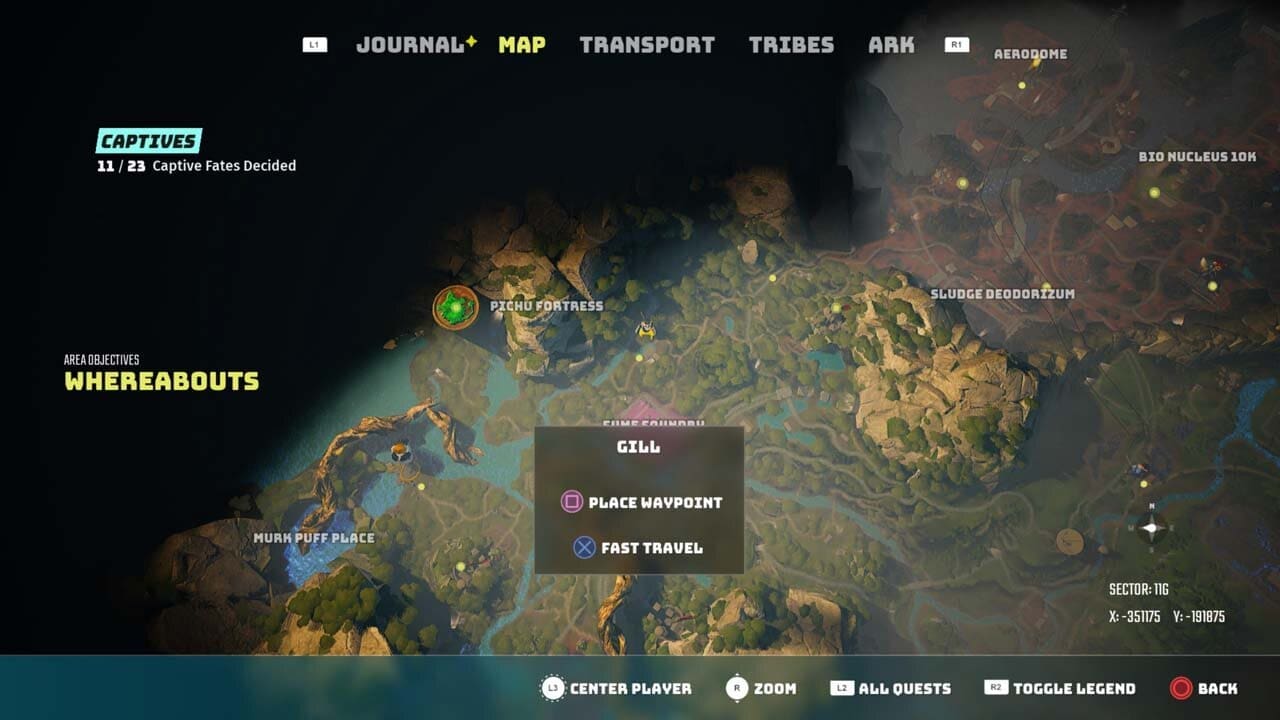Screen dimensions: 1280x720
Task: Select Fast Travel to Gill
Action: pyautogui.click(x=637, y=548)
